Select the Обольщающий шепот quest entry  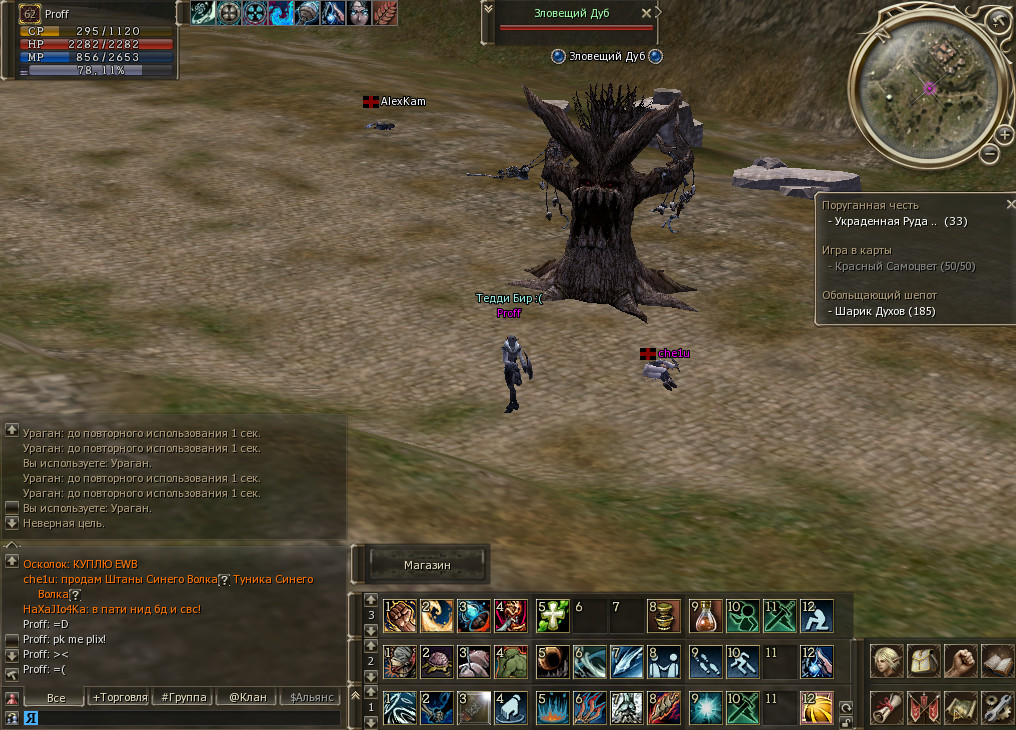pyautogui.click(x=879, y=295)
